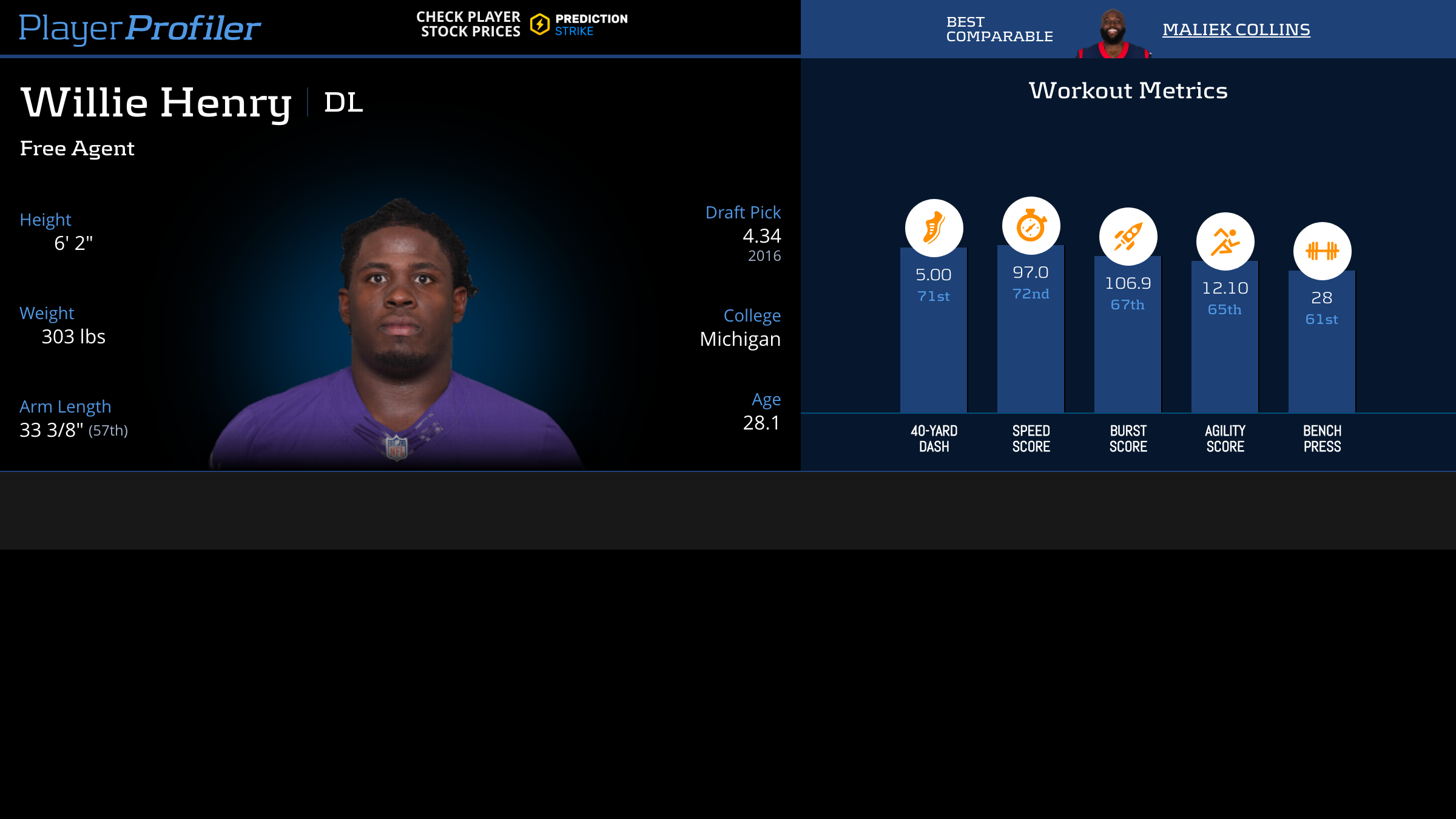The height and width of the screenshot is (819, 1456).
Task: Click the best comparable player headshot
Action: [x=1113, y=33]
